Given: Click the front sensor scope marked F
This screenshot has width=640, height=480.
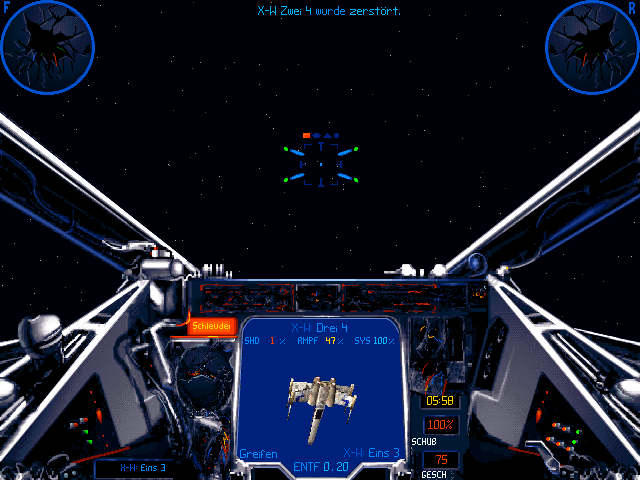Looking at the screenshot, I should (47, 44).
